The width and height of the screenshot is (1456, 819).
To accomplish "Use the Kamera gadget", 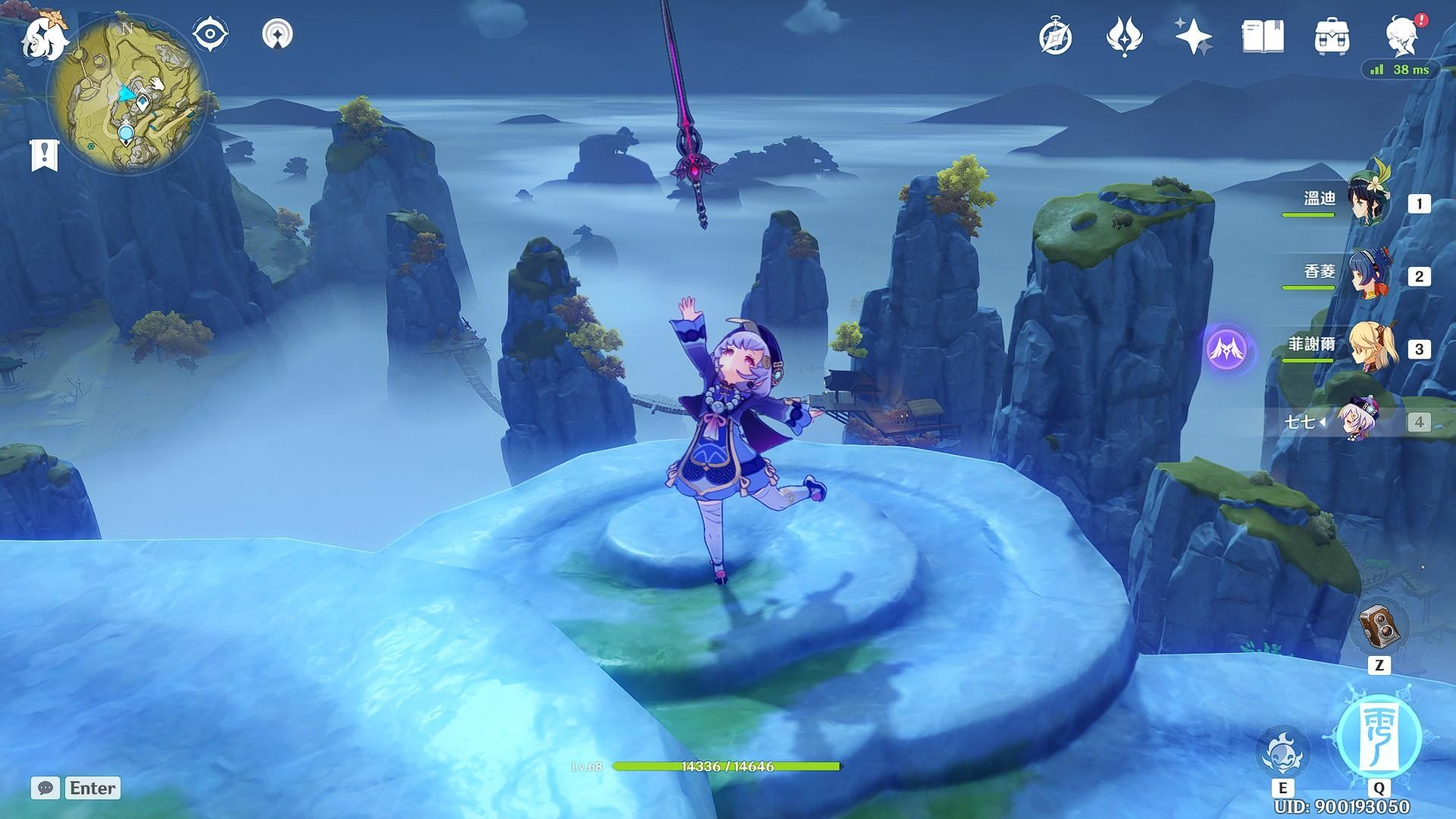I will tap(1379, 628).
